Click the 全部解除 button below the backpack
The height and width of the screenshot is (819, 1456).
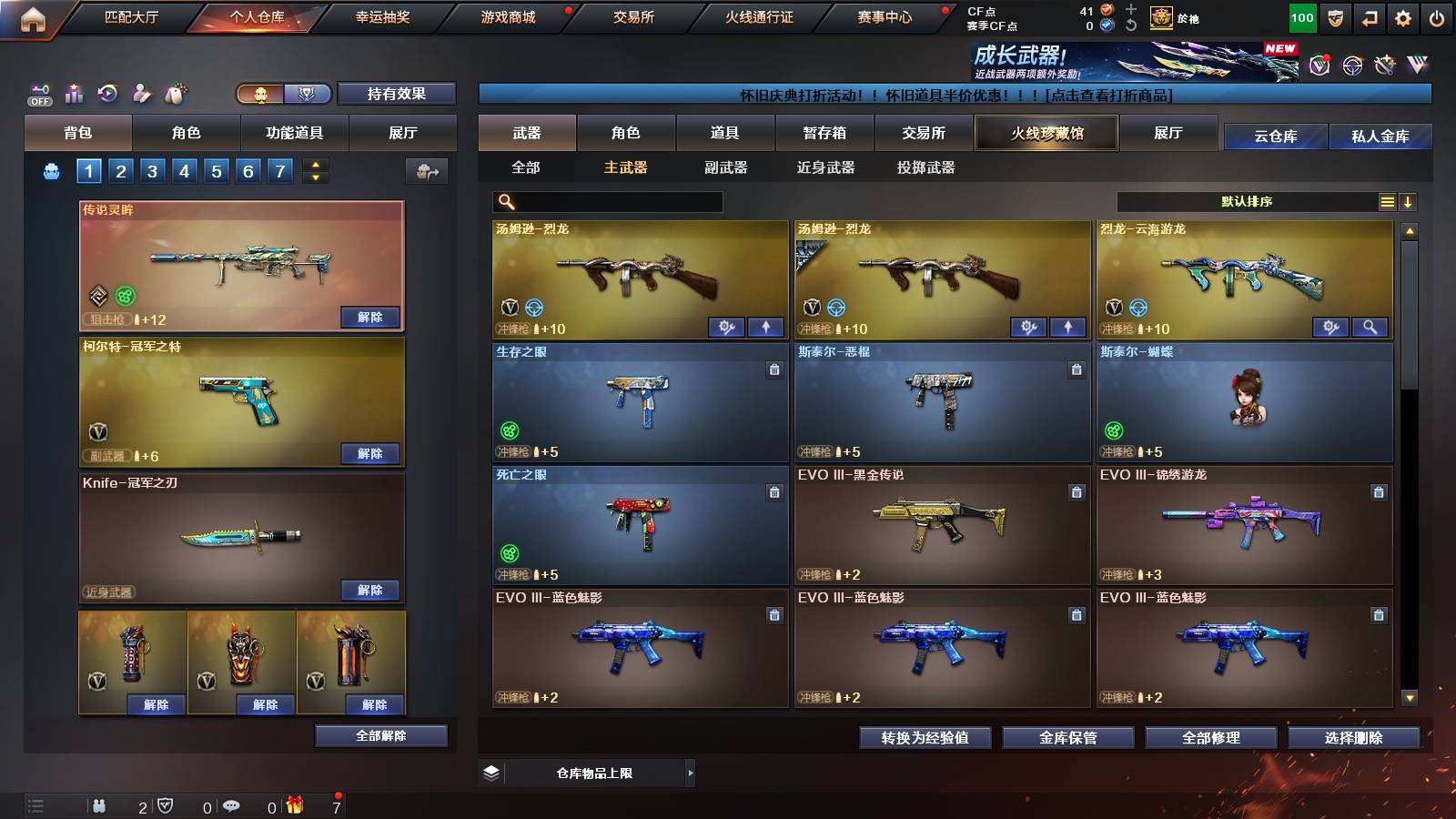379,735
